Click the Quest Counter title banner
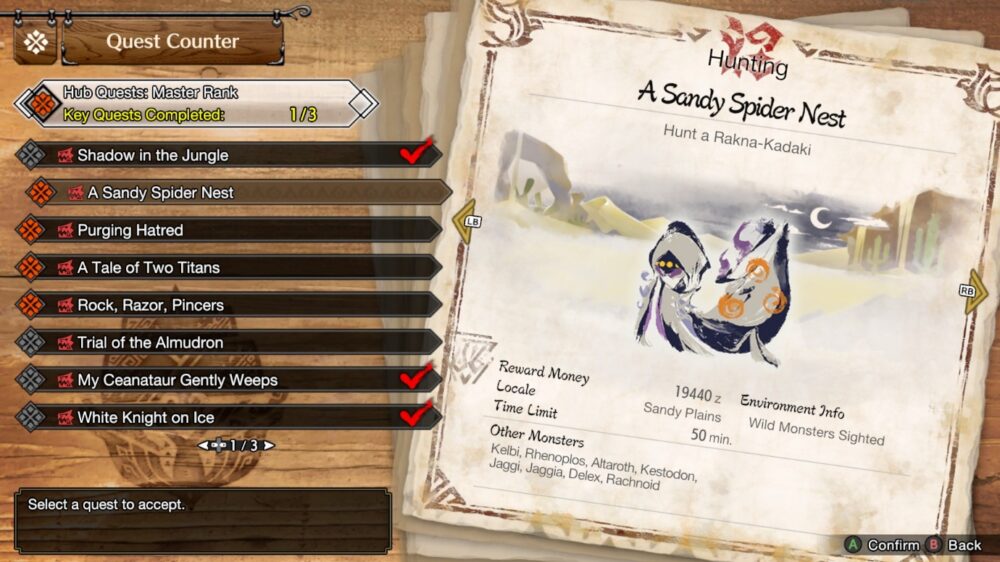1000x562 pixels. click(x=172, y=42)
